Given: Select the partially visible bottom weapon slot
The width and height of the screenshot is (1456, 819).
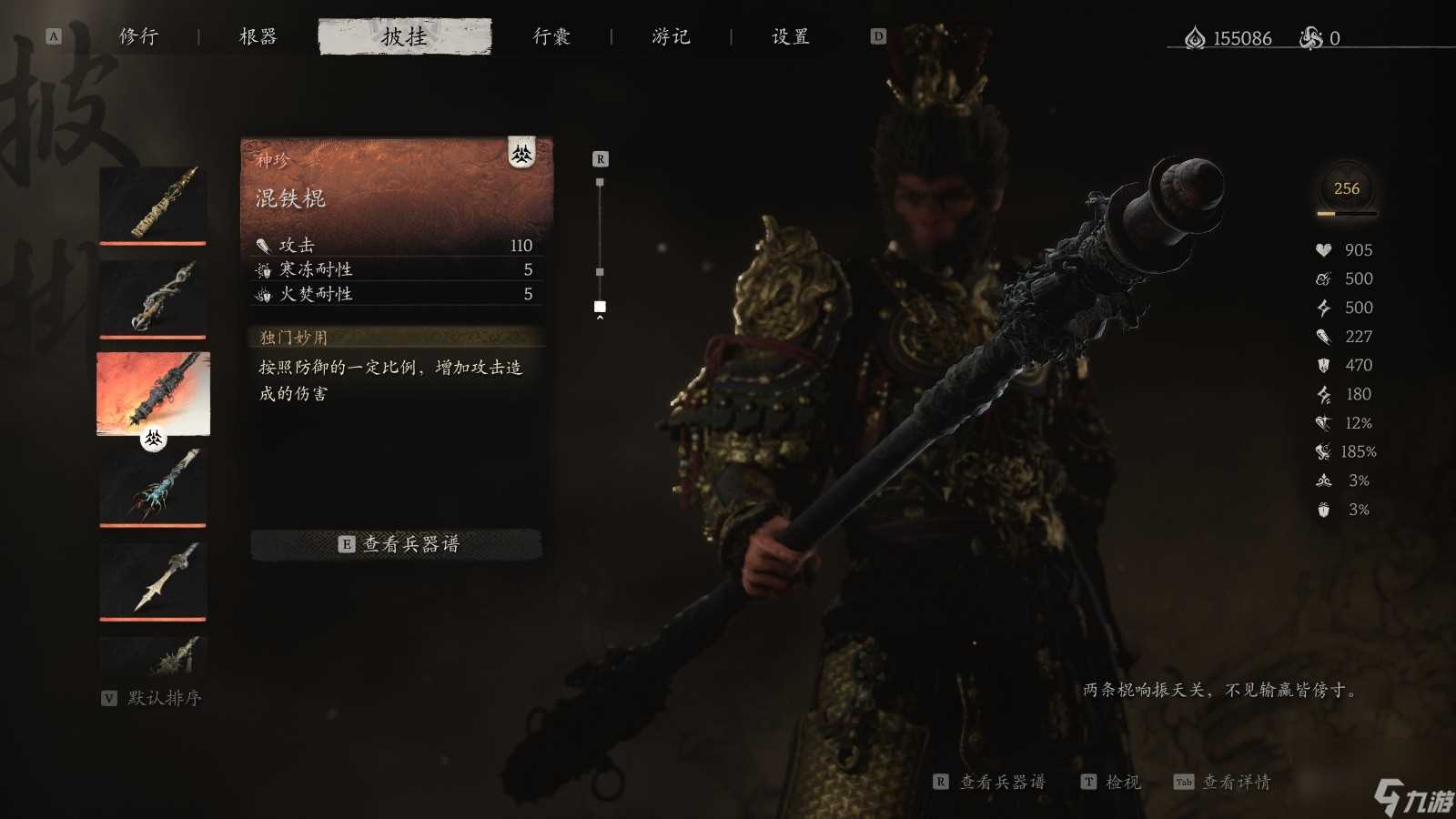Looking at the screenshot, I should point(153,654).
